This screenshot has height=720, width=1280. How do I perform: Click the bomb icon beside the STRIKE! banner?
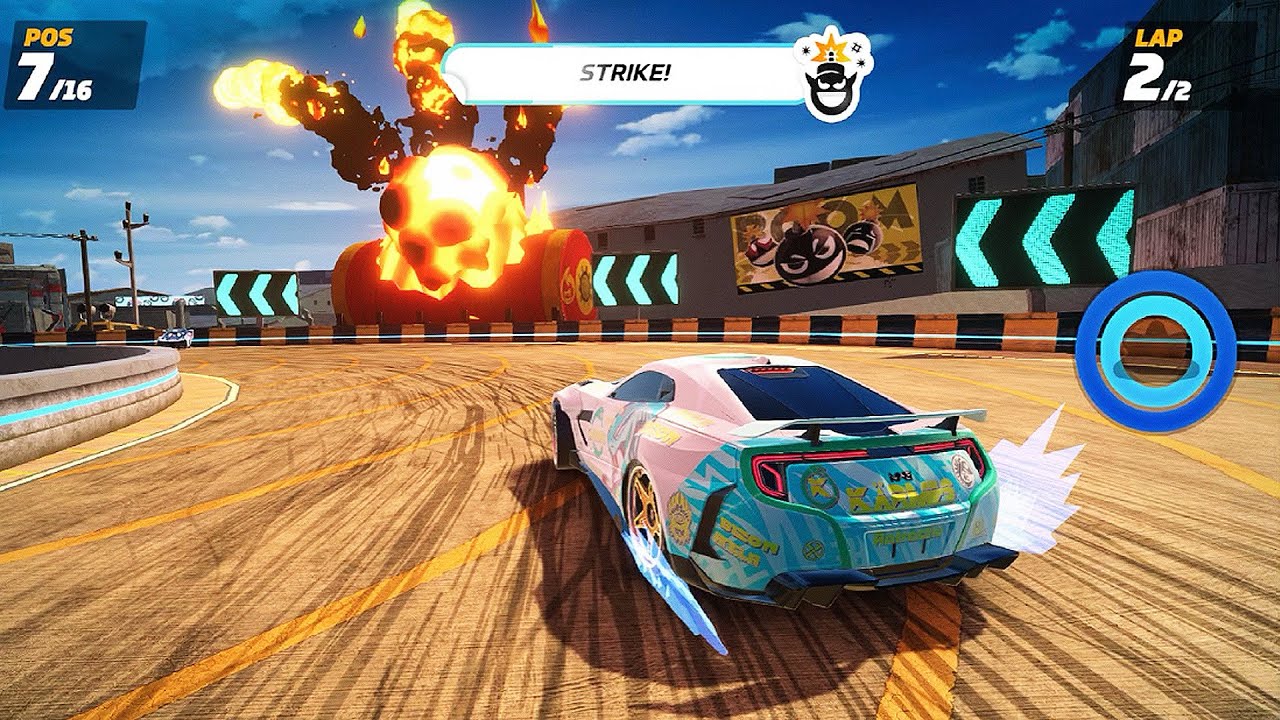pyautogui.click(x=832, y=76)
